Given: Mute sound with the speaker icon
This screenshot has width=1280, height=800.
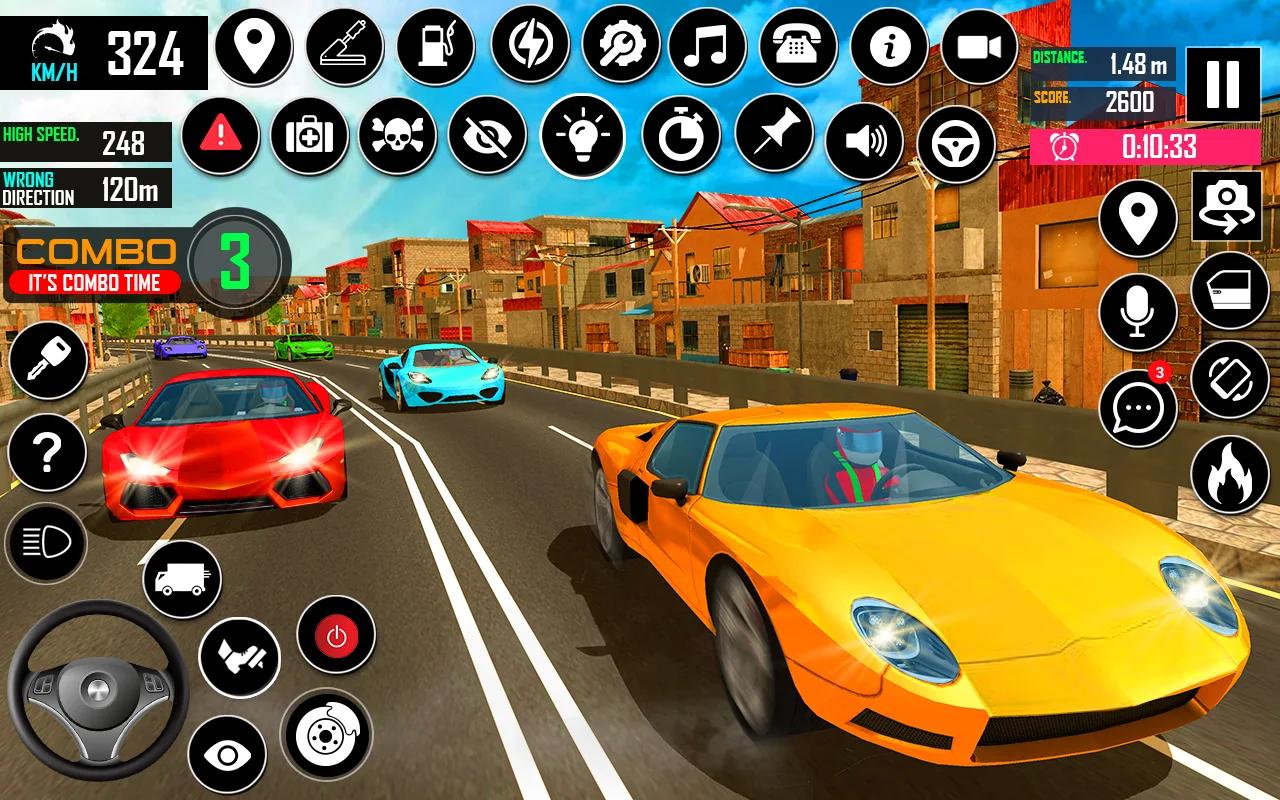Looking at the screenshot, I should pyautogui.click(x=865, y=140).
